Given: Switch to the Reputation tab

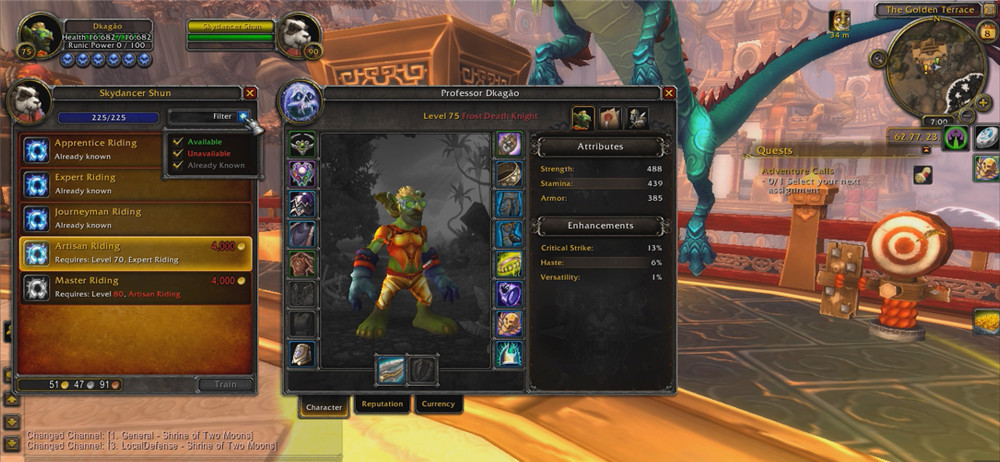Looking at the screenshot, I should tap(382, 405).
